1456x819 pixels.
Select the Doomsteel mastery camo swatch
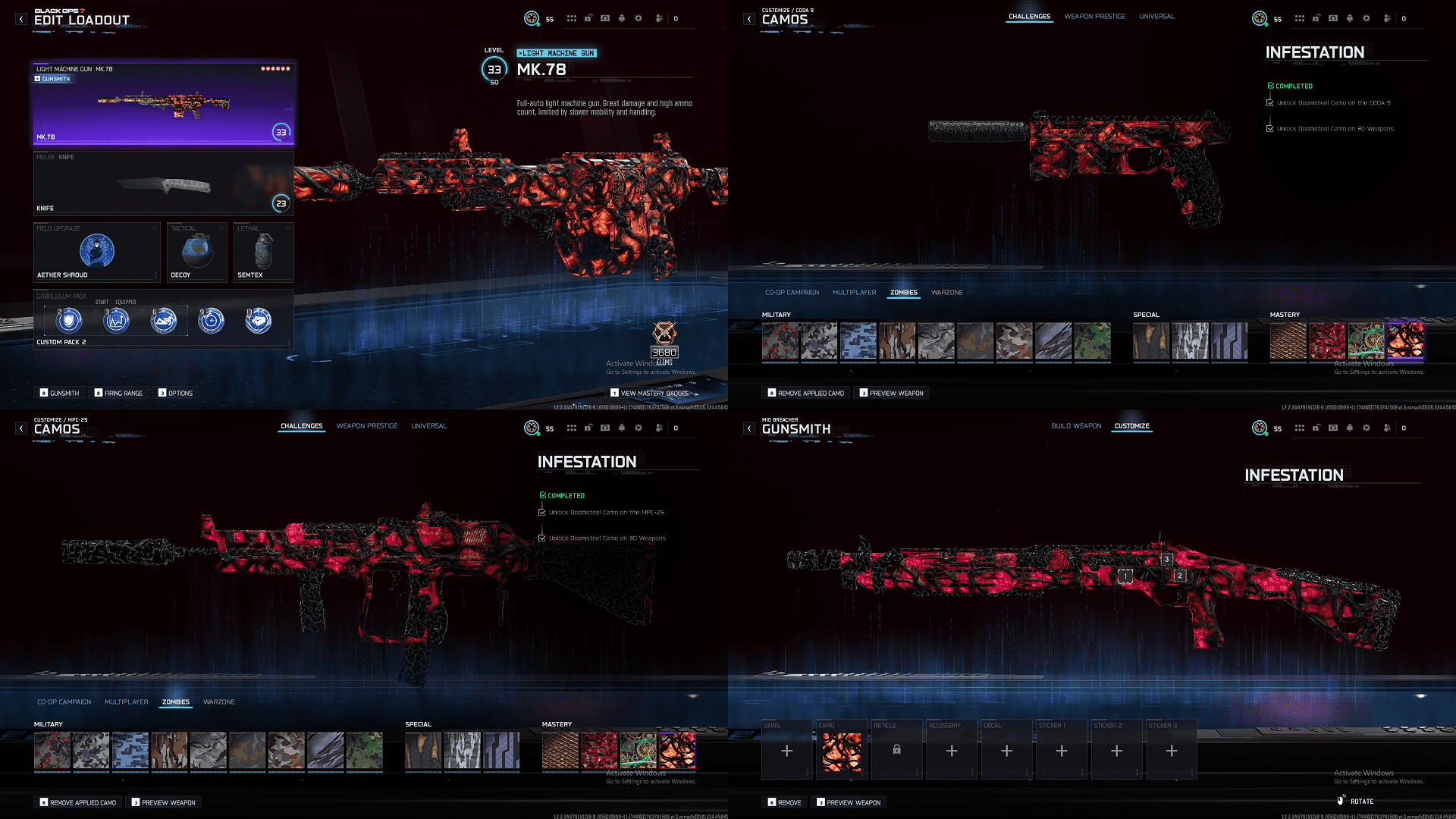pyautogui.click(x=1407, y=343)
